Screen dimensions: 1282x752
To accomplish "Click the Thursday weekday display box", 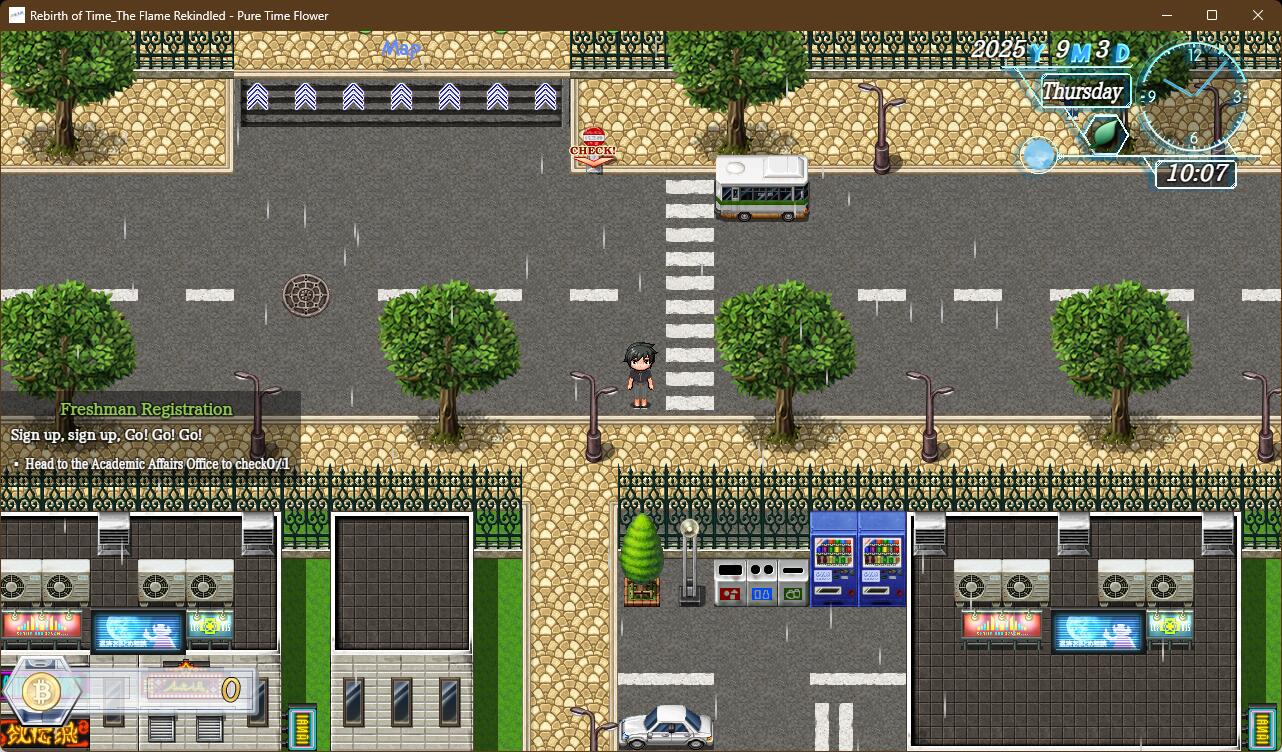I will point(1085,91).
